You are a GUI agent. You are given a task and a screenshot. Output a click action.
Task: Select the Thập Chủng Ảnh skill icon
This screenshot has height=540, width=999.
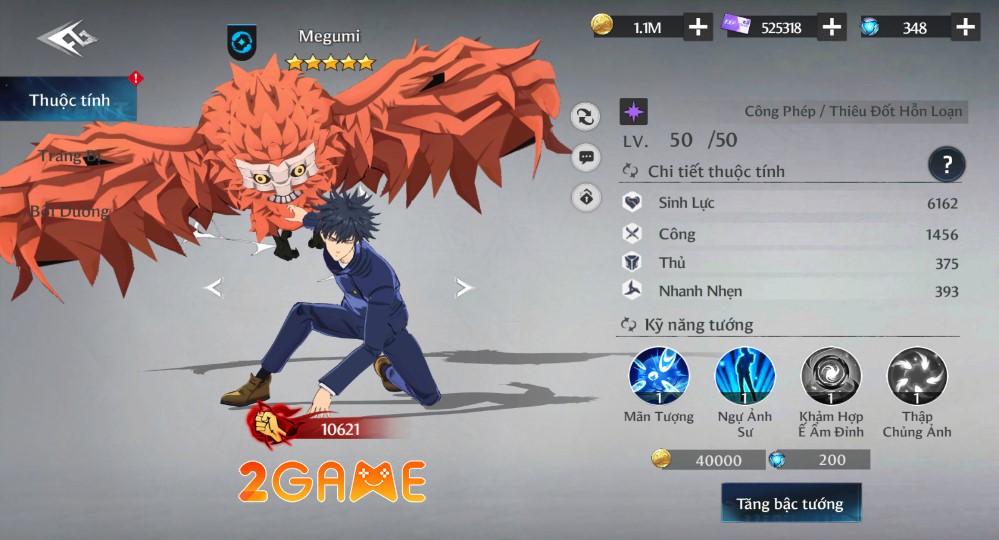click(916, 377)
